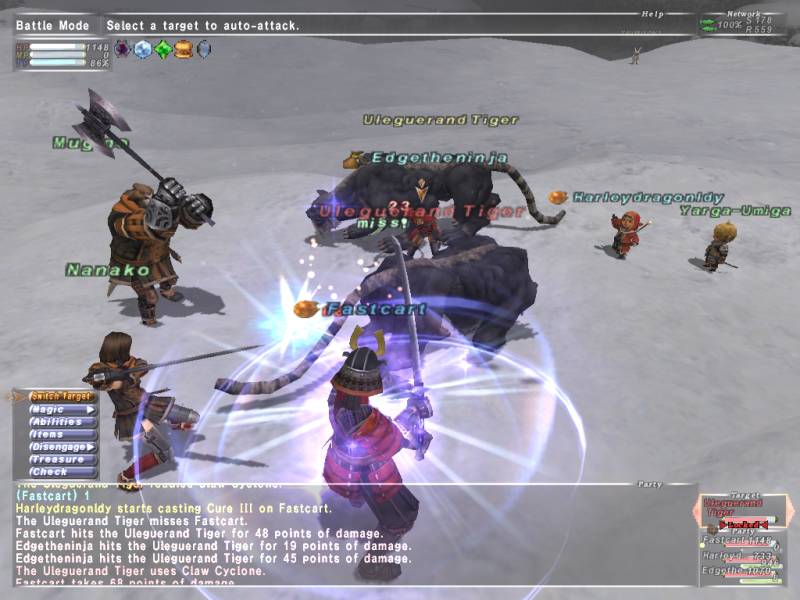Select Switch Target in the battle menu

(x=60, y=396)
